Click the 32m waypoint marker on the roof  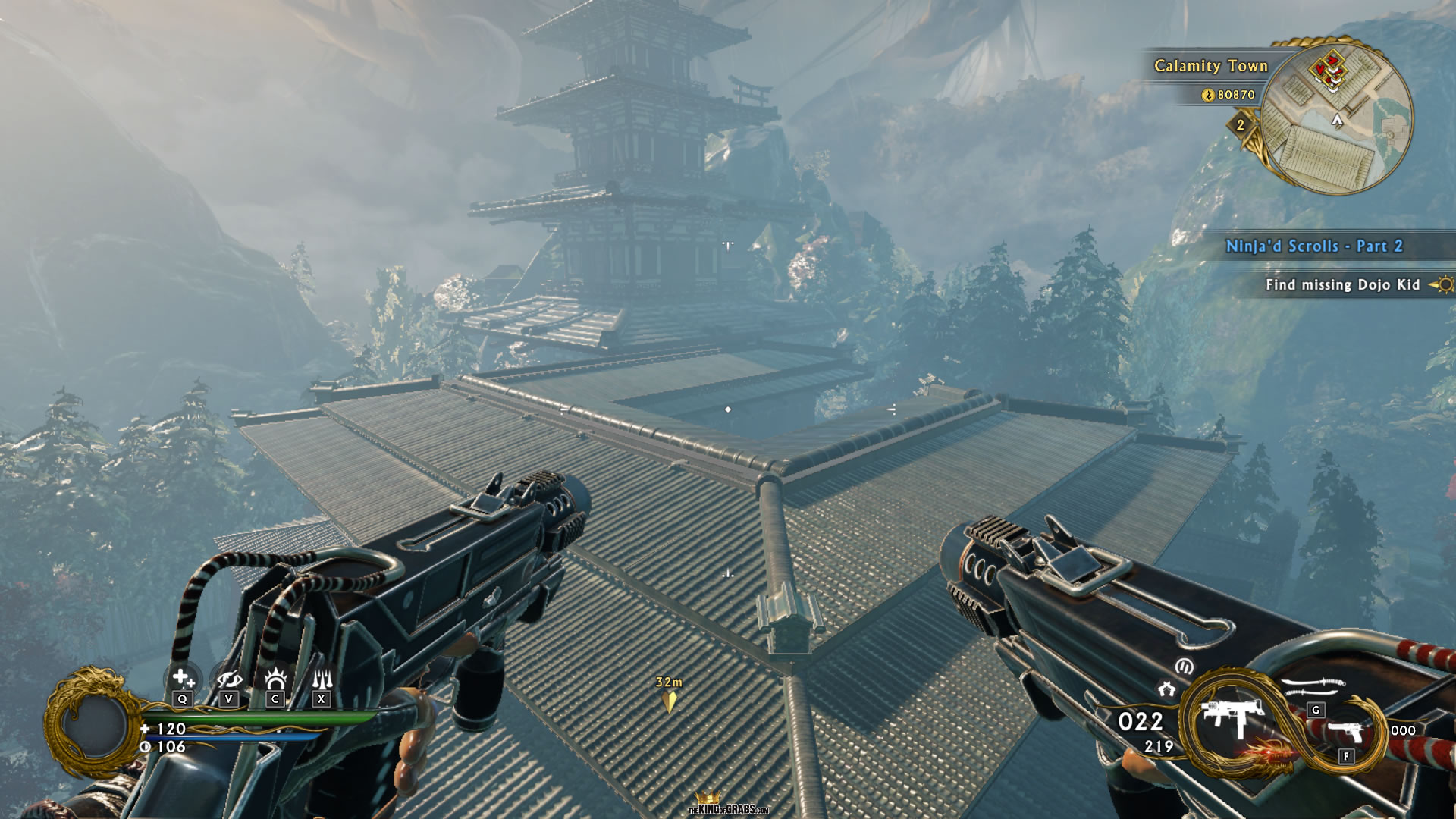(667, 689)
